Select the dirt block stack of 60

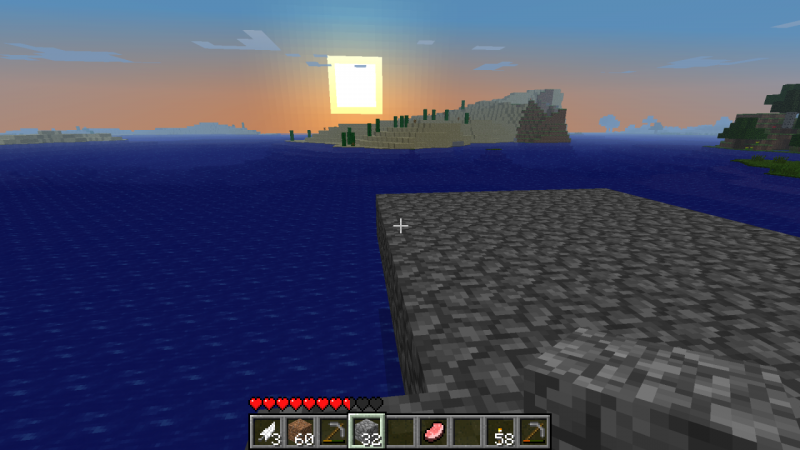300,431
